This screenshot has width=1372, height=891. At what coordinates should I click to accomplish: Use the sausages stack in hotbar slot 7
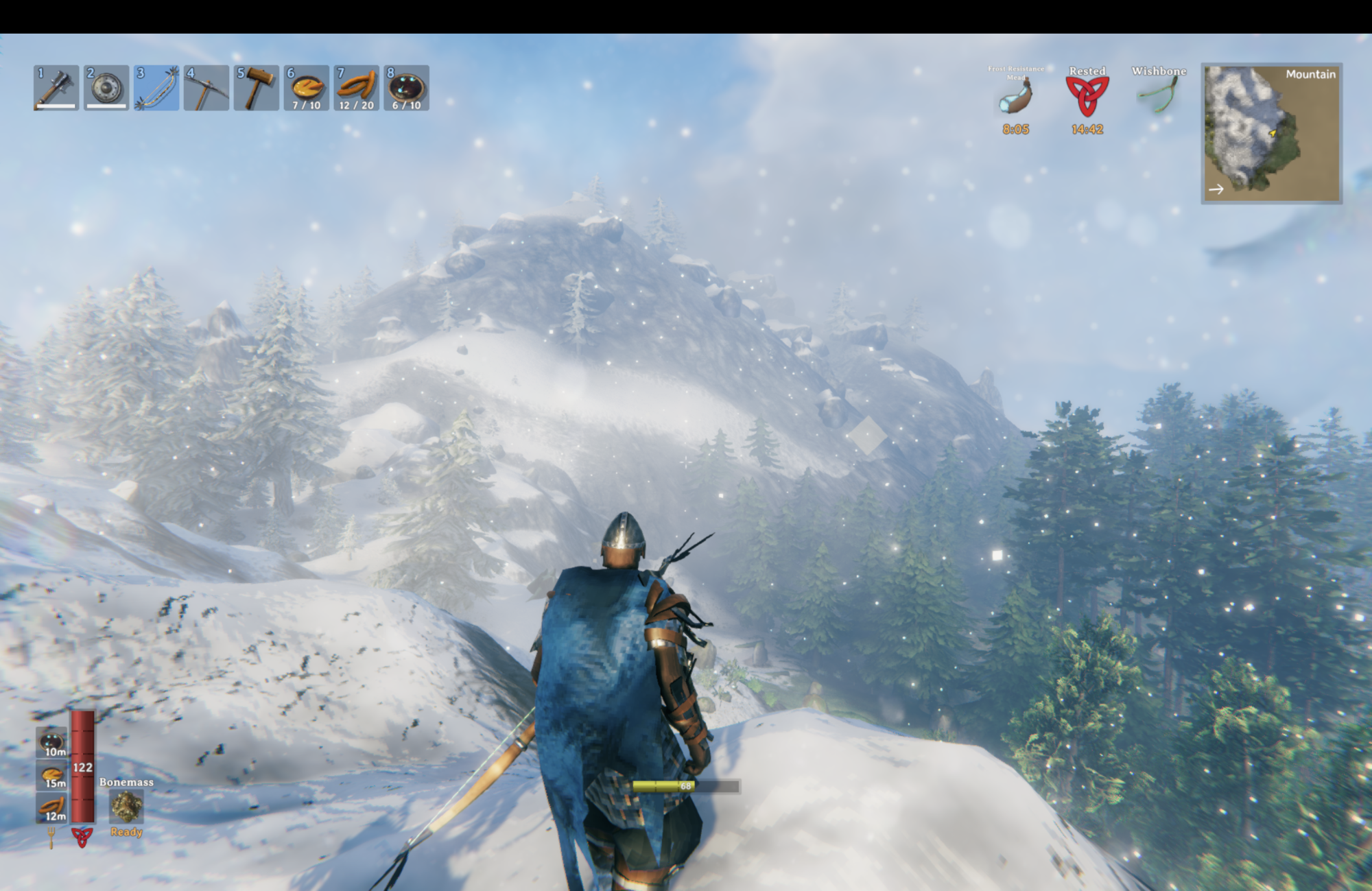point(357,88)
